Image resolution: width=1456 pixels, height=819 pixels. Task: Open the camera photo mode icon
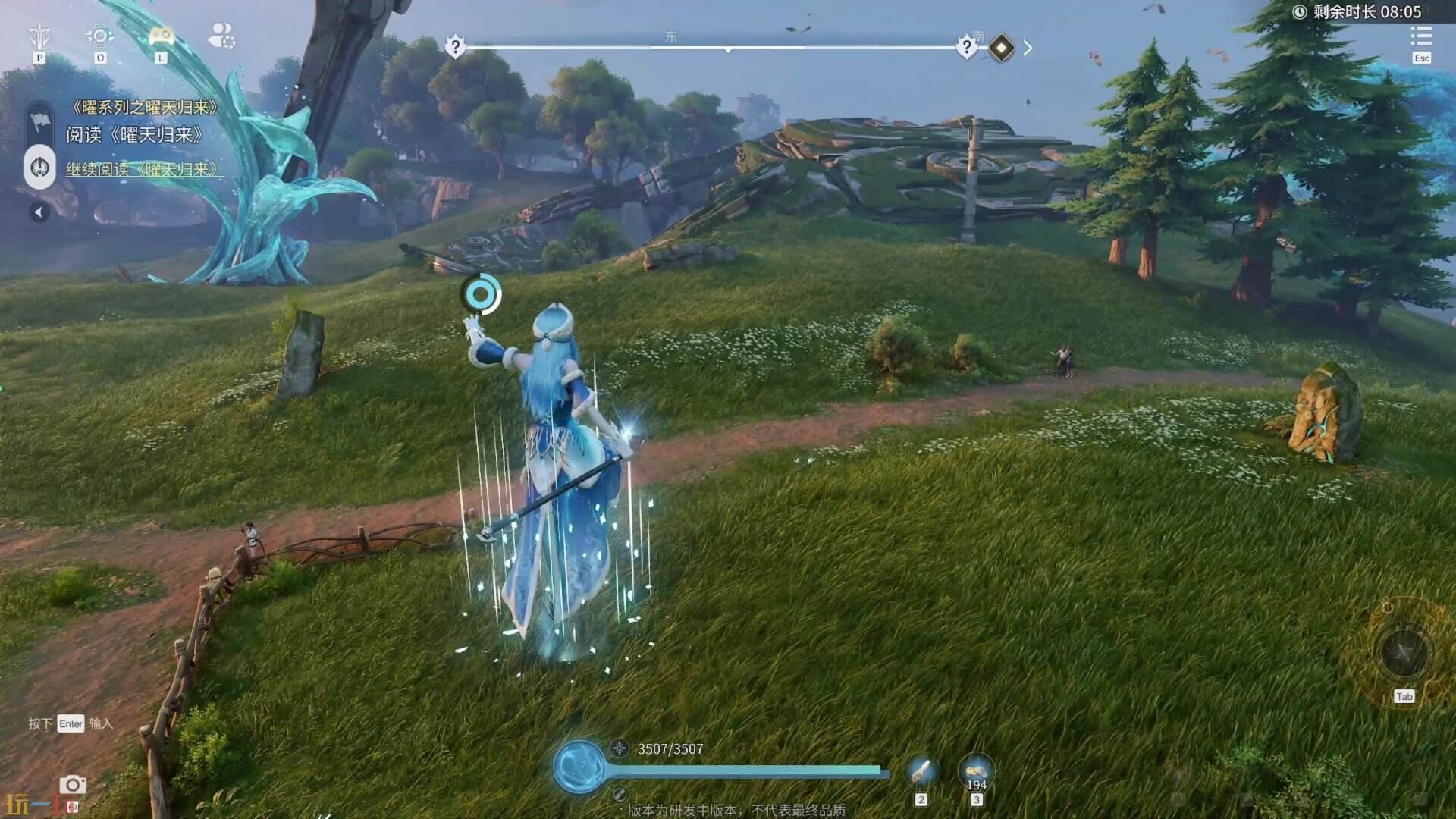tap(73, 785)
